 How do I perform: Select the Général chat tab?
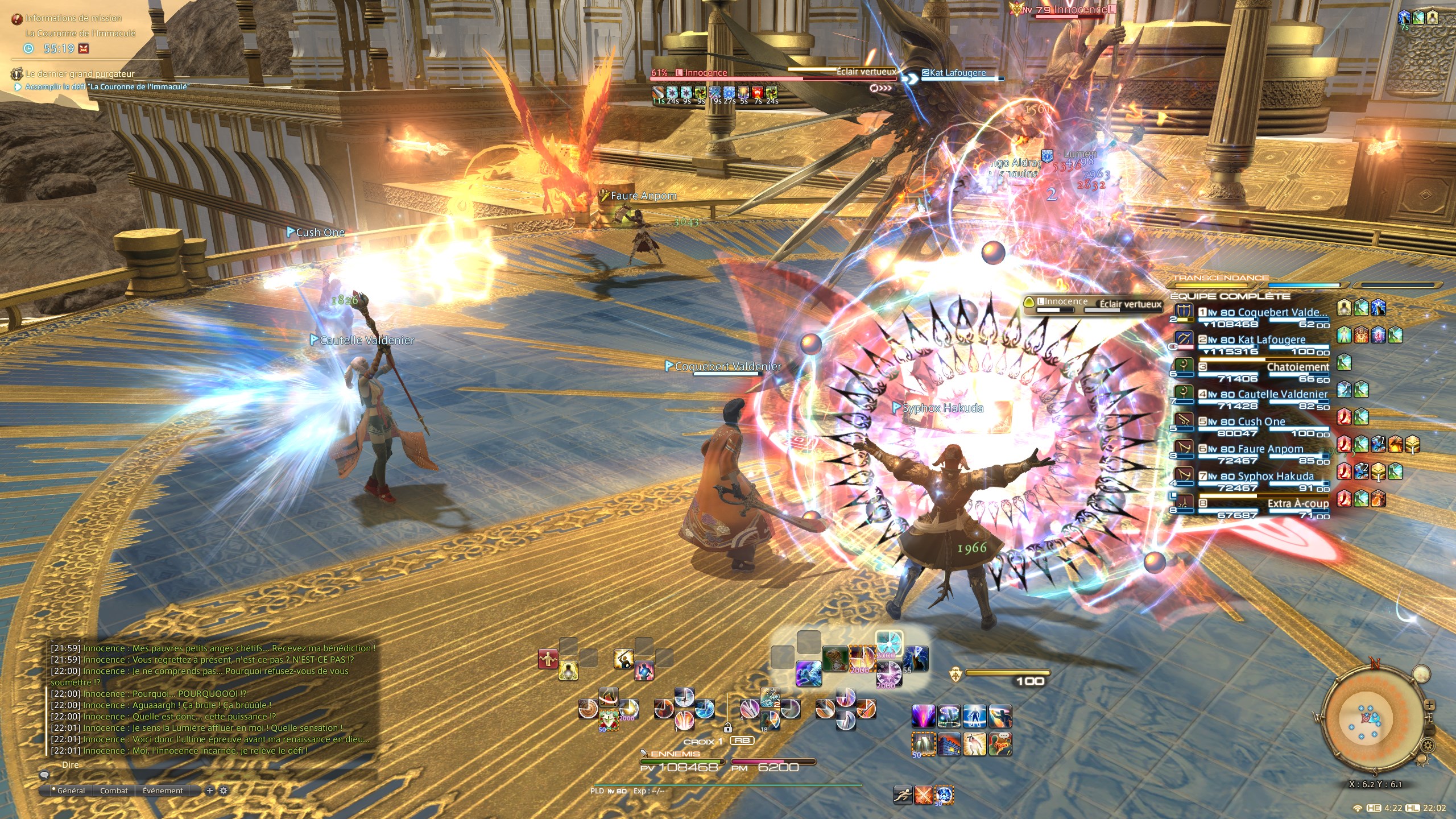[71, 791]
